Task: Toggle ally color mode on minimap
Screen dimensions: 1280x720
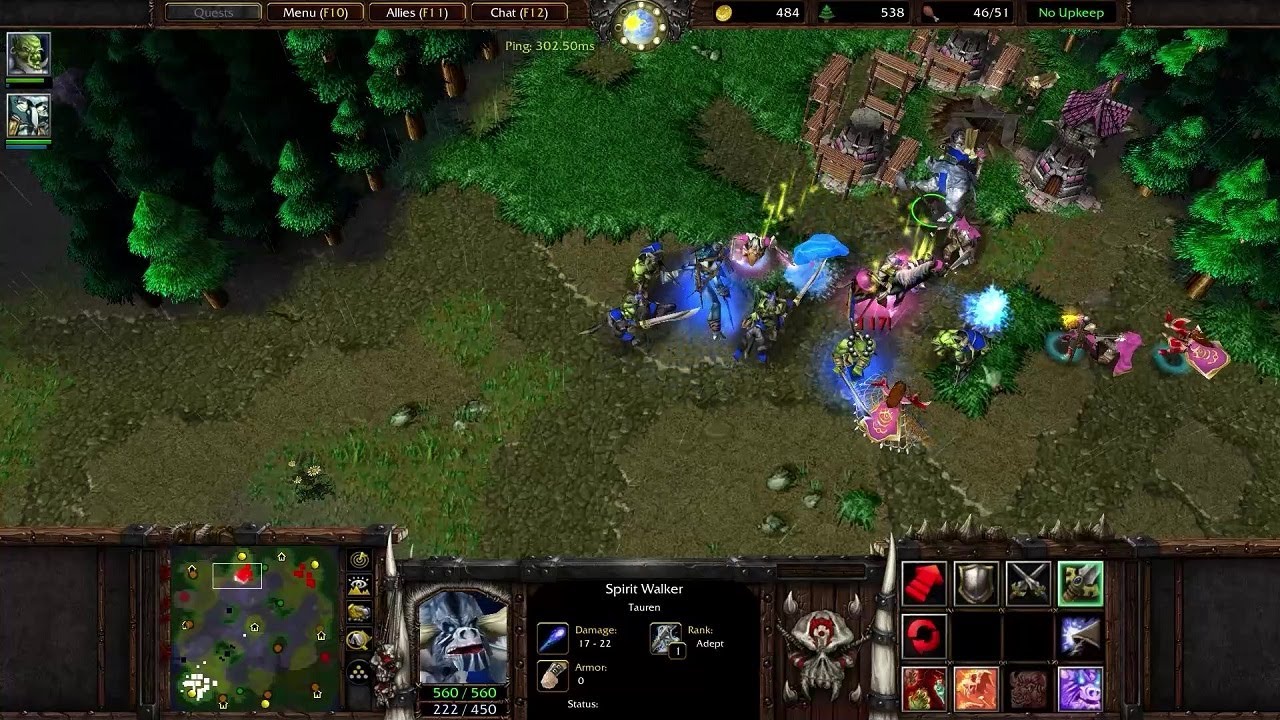Action: (359, 612)
